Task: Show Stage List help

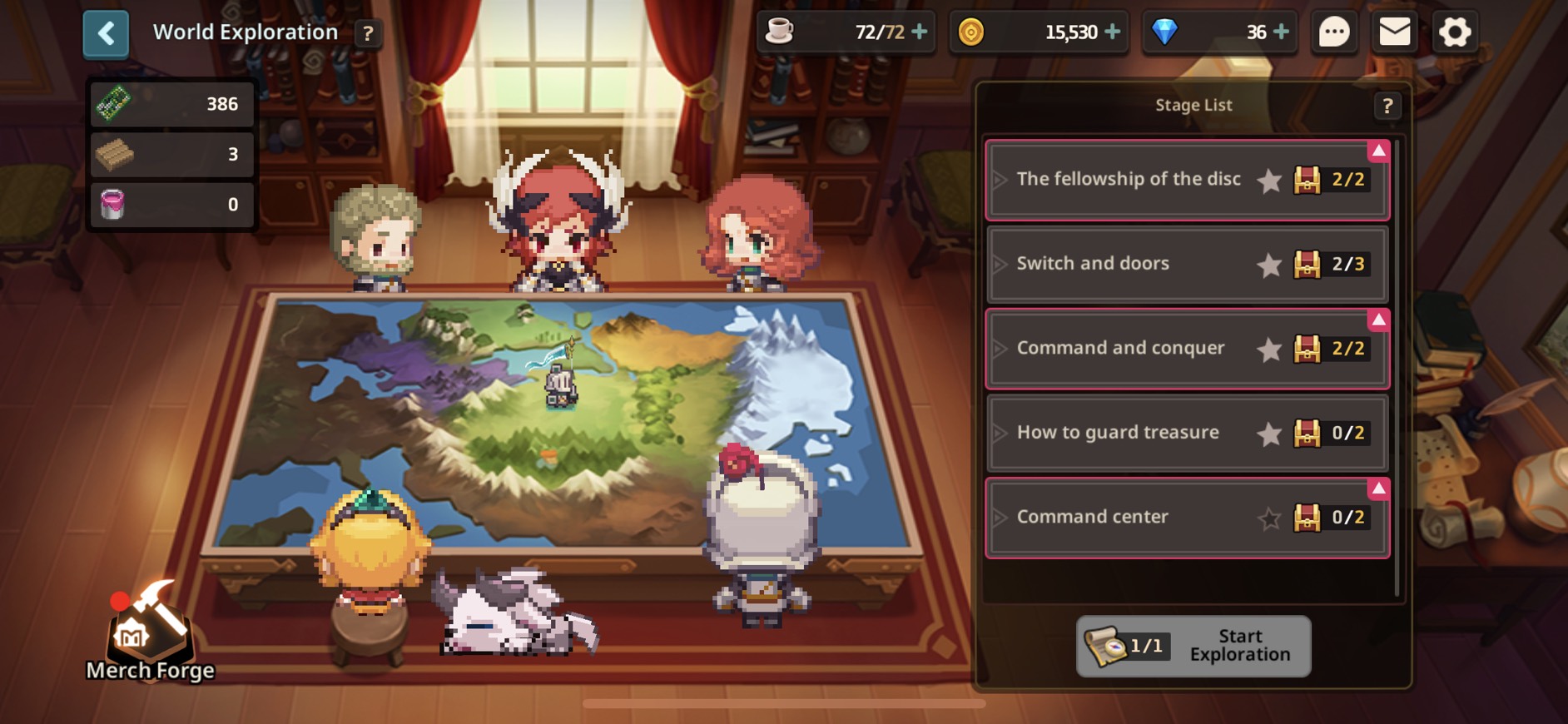Action: tap(1387, 106)
